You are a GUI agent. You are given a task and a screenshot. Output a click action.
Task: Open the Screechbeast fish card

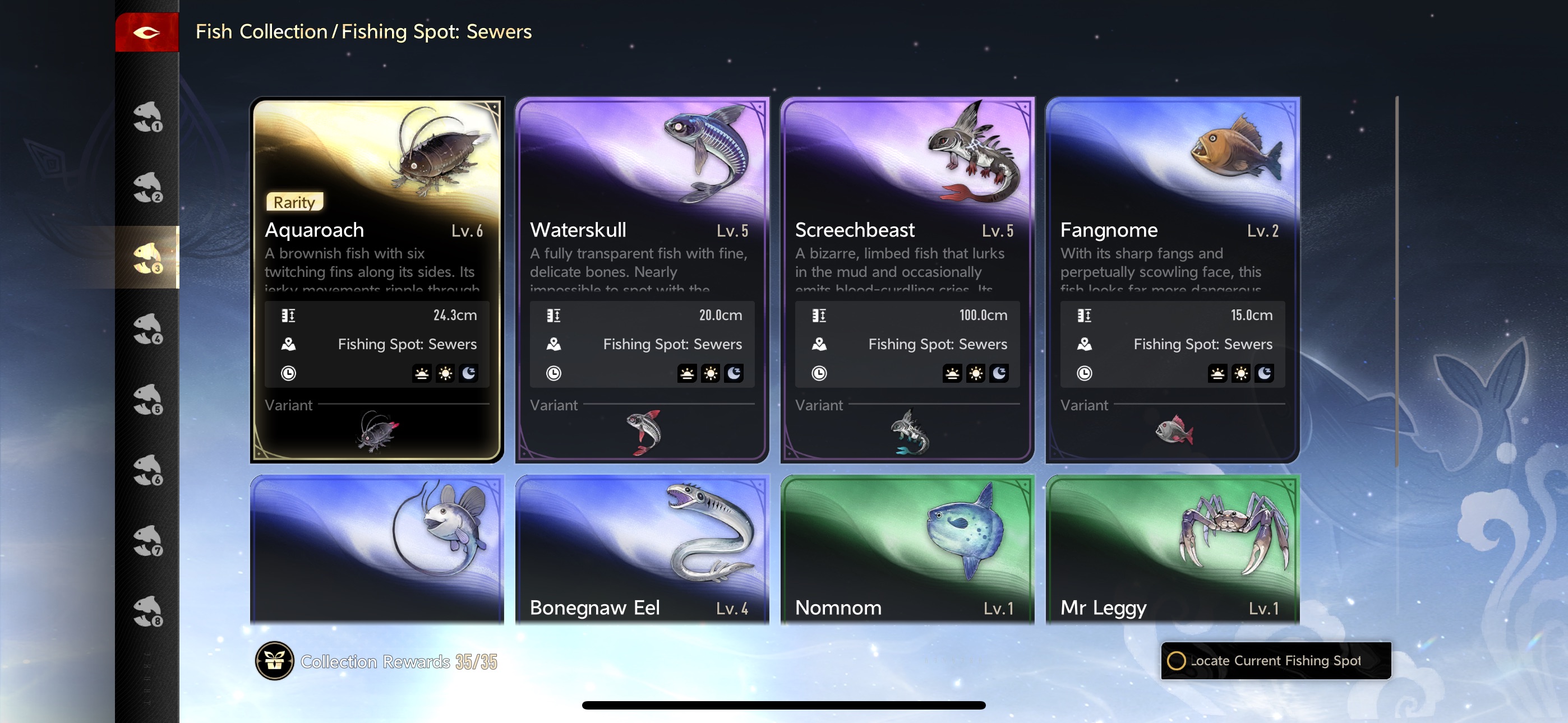click(907, 243)
